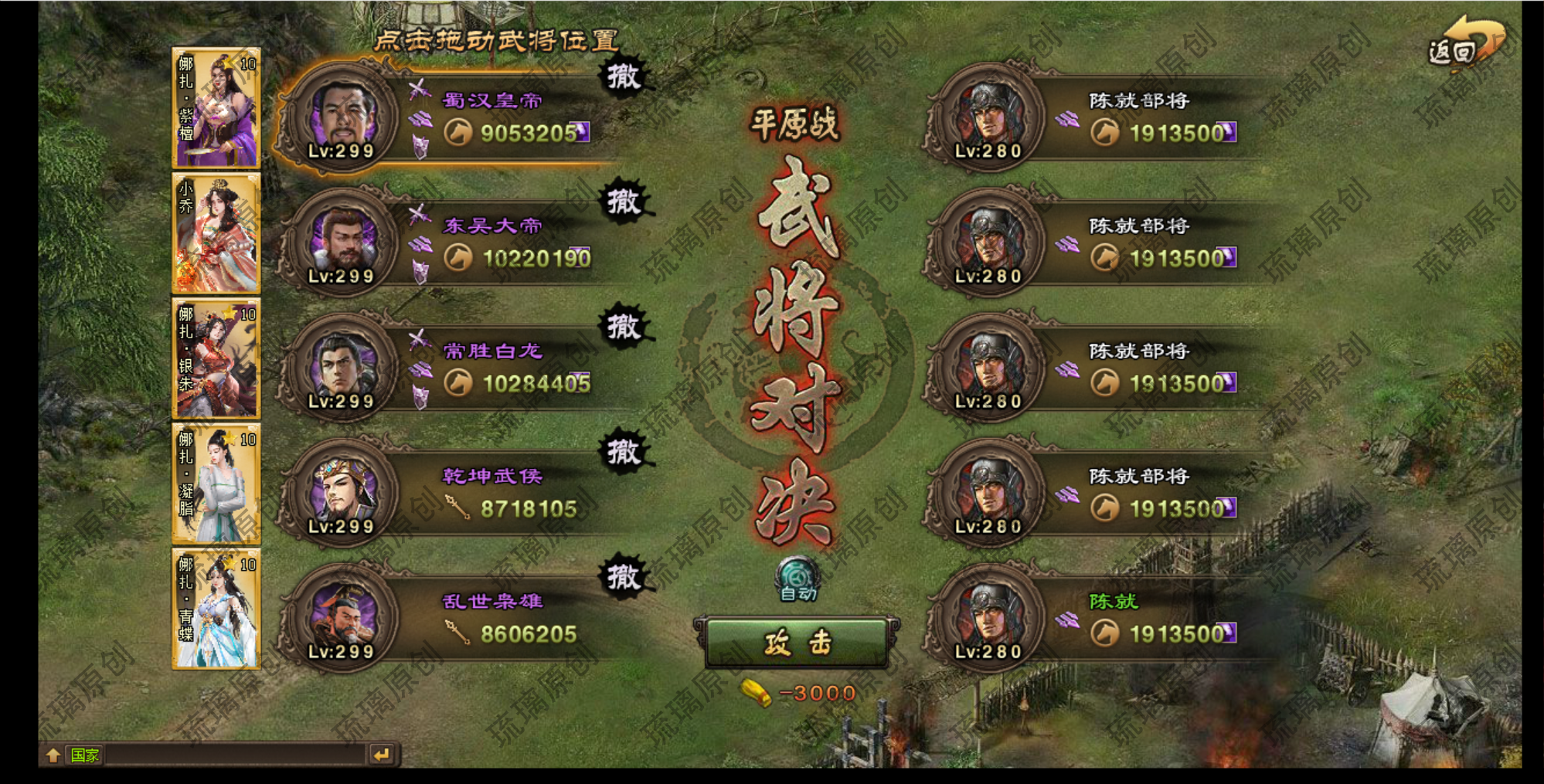Withdraw 东吴大帝 with its 撤 button

click(x=624, y=202)
